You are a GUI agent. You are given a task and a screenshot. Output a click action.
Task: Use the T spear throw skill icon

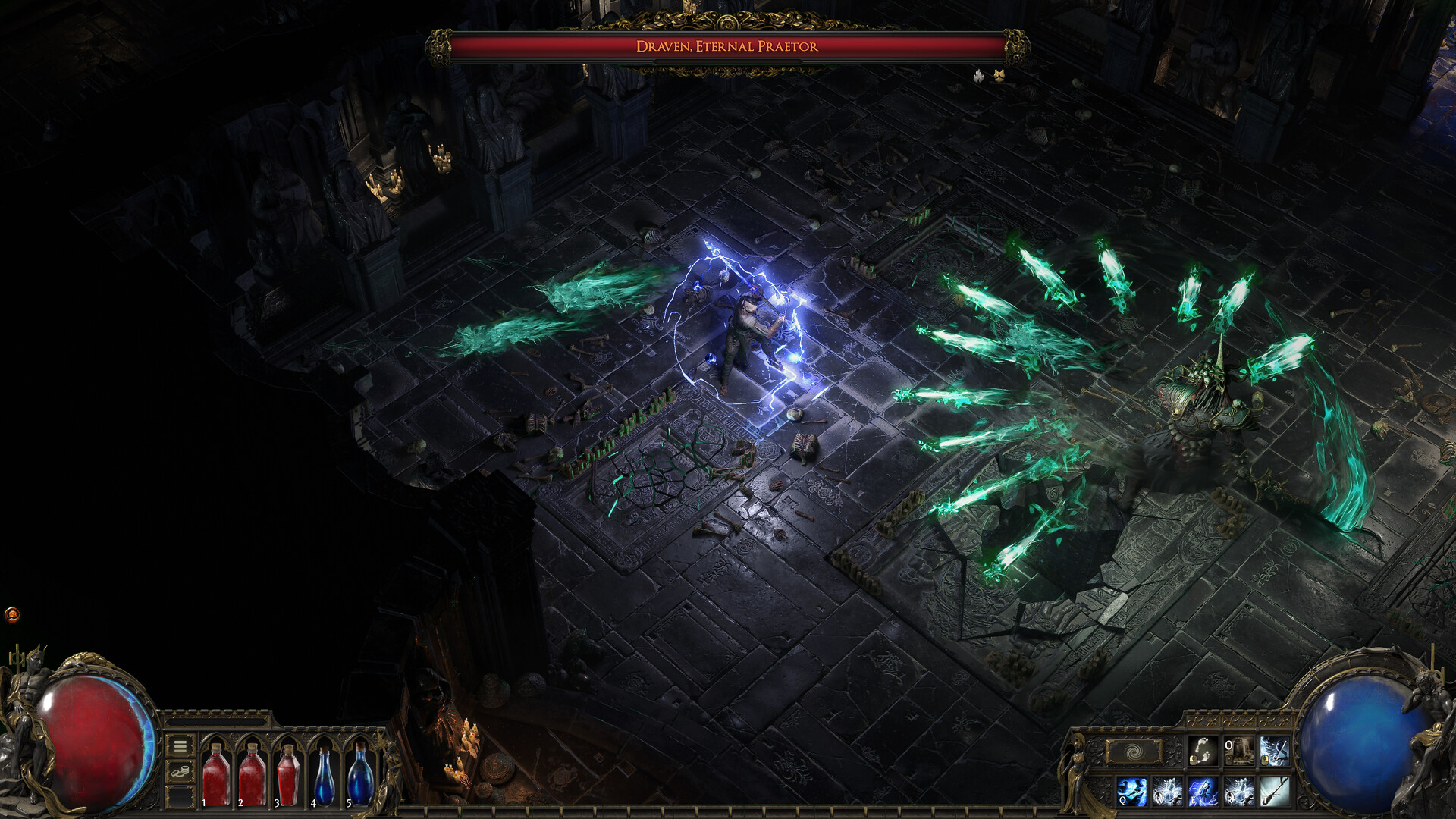pyautogui.click(x=1275, y=790)
